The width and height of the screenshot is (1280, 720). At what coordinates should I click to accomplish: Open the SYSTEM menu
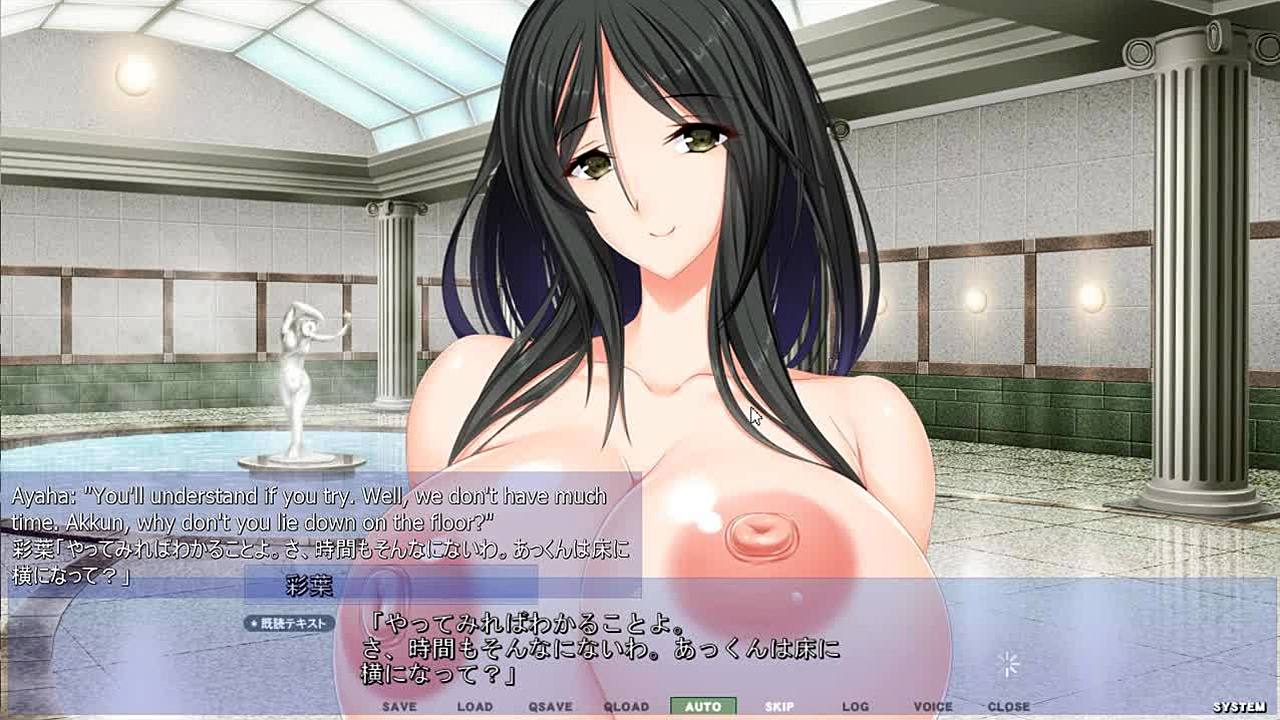(1240, 707)
